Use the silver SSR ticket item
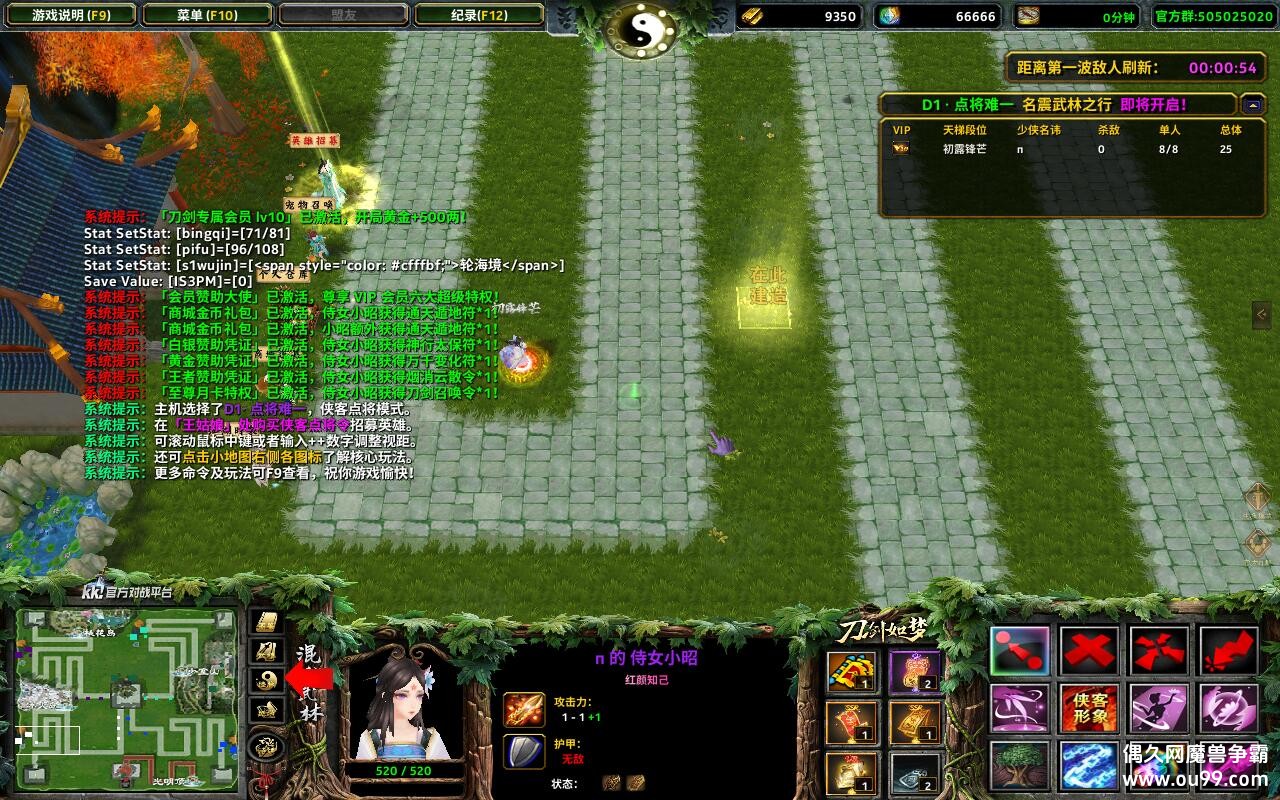 point(914,773)
